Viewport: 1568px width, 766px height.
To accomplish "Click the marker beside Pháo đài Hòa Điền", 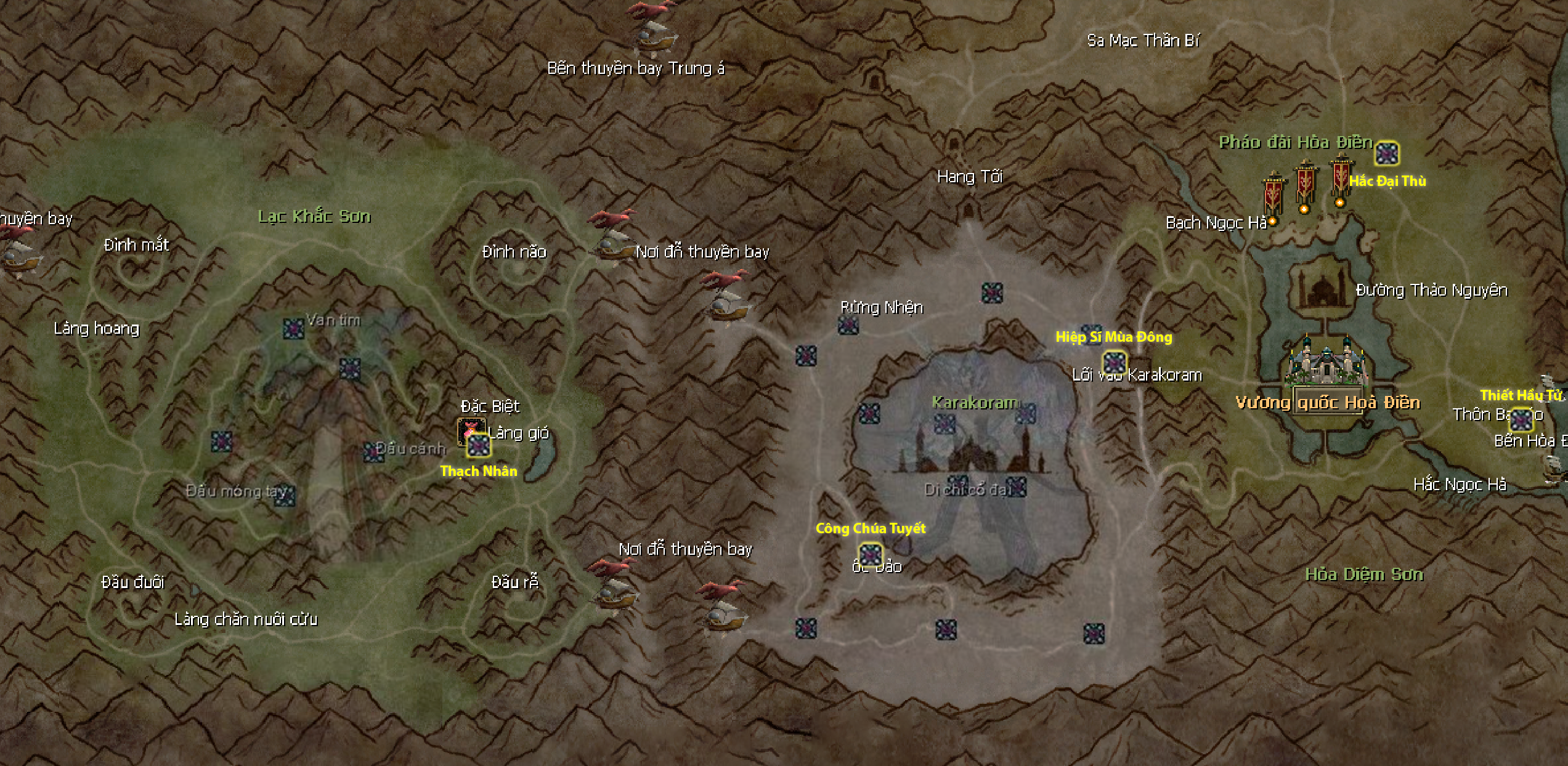I will [x=1387, y=153].
